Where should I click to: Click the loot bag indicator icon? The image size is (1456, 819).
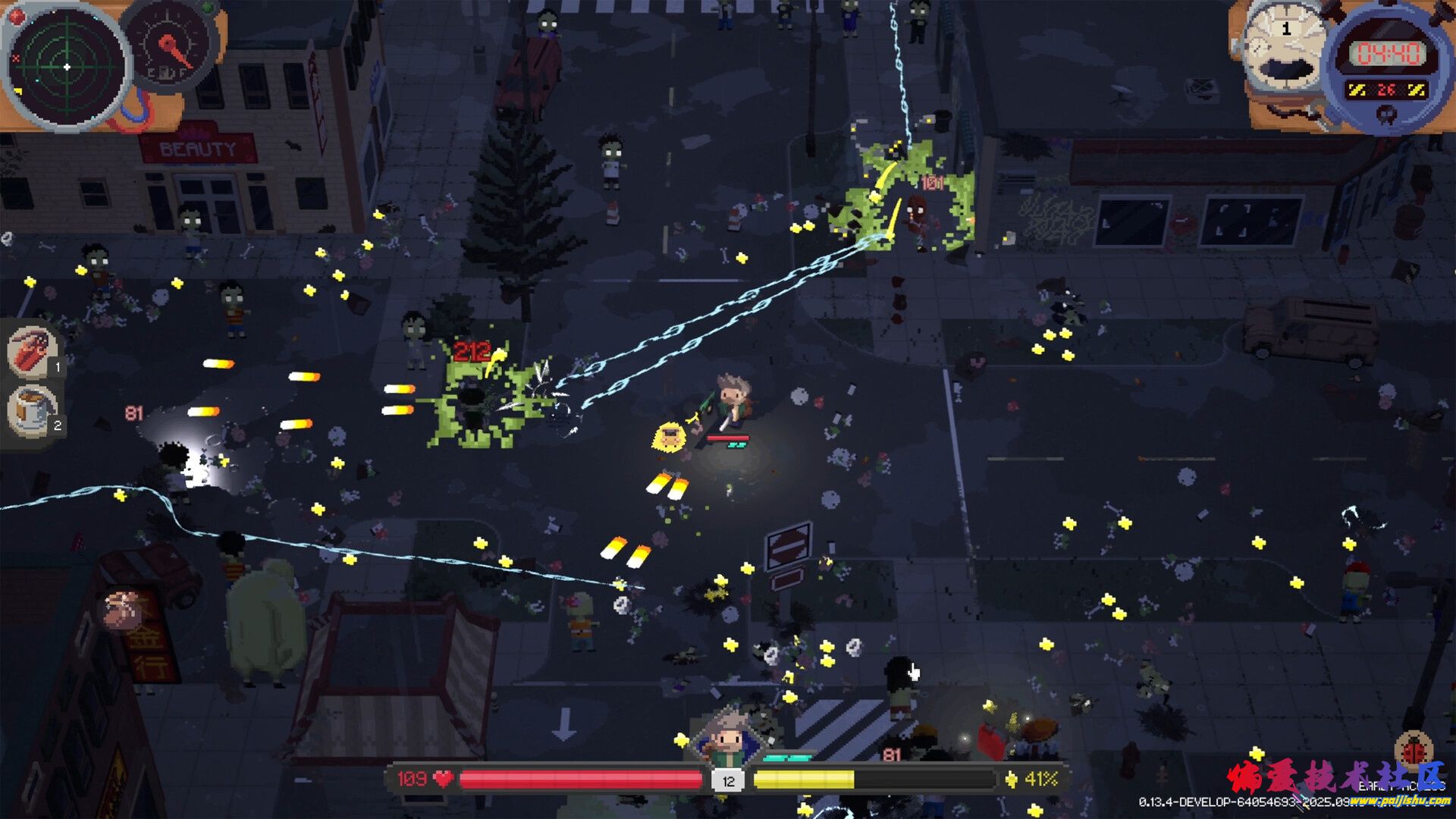pyautogui.click(x=122, y=609)
